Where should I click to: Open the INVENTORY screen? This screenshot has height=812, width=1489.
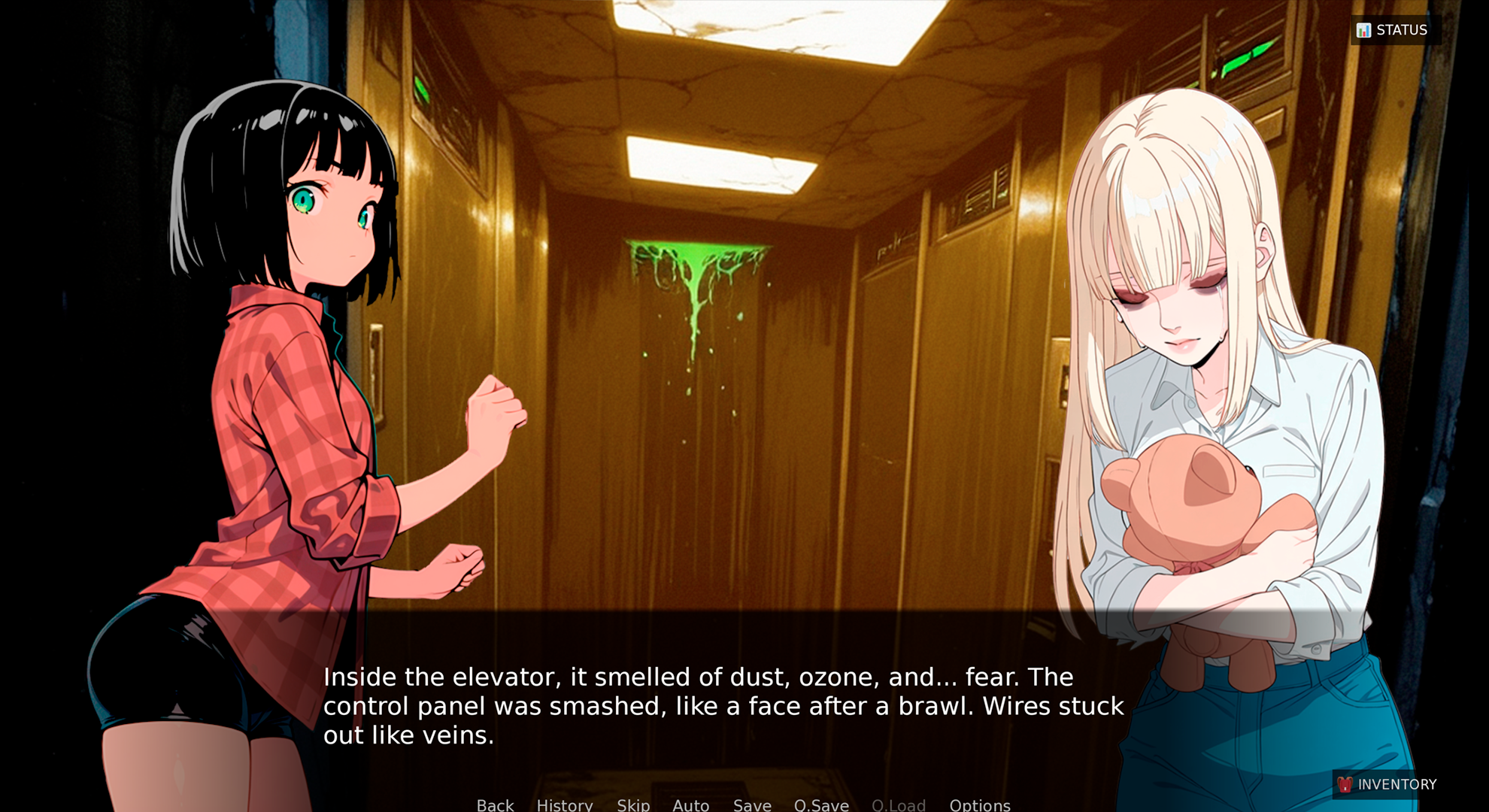click(1387, 784)
